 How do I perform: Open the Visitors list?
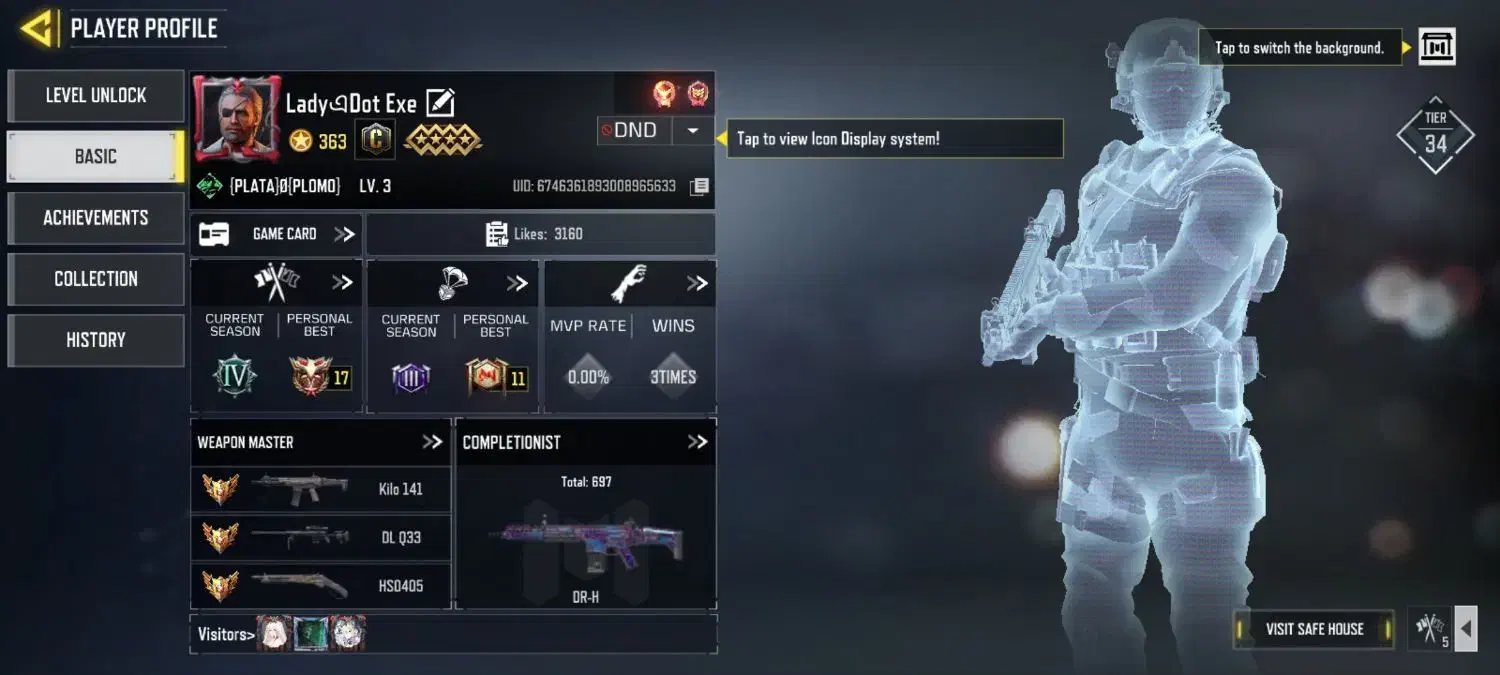click(x=226, y=634)
